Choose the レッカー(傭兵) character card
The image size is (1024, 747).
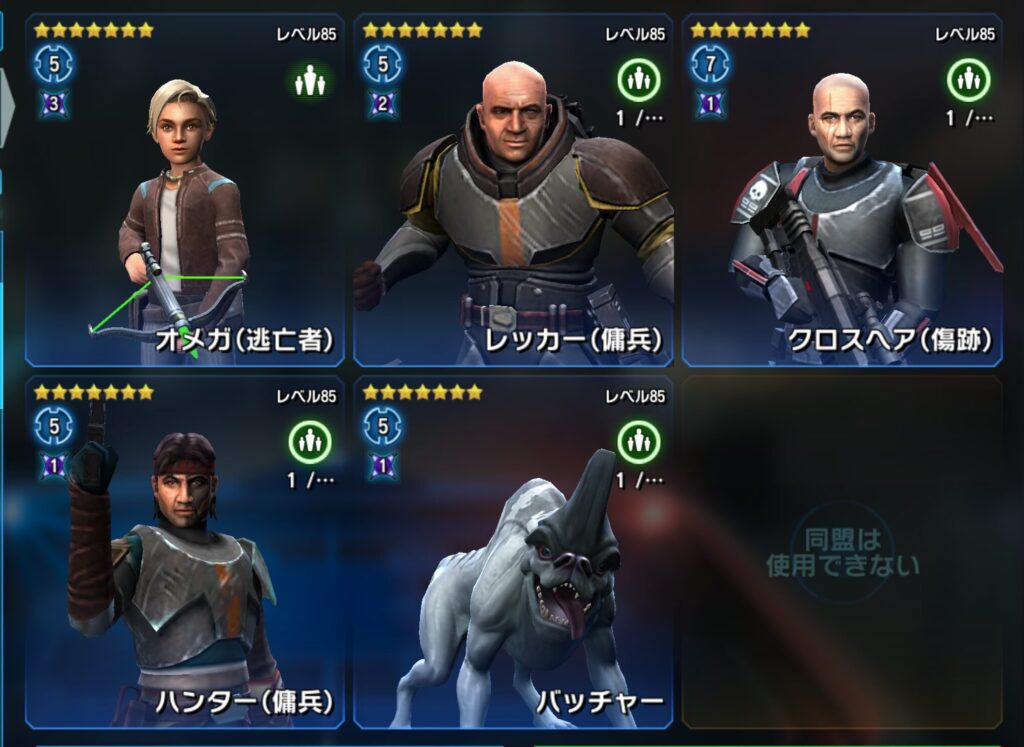click(x=513, y=190)
